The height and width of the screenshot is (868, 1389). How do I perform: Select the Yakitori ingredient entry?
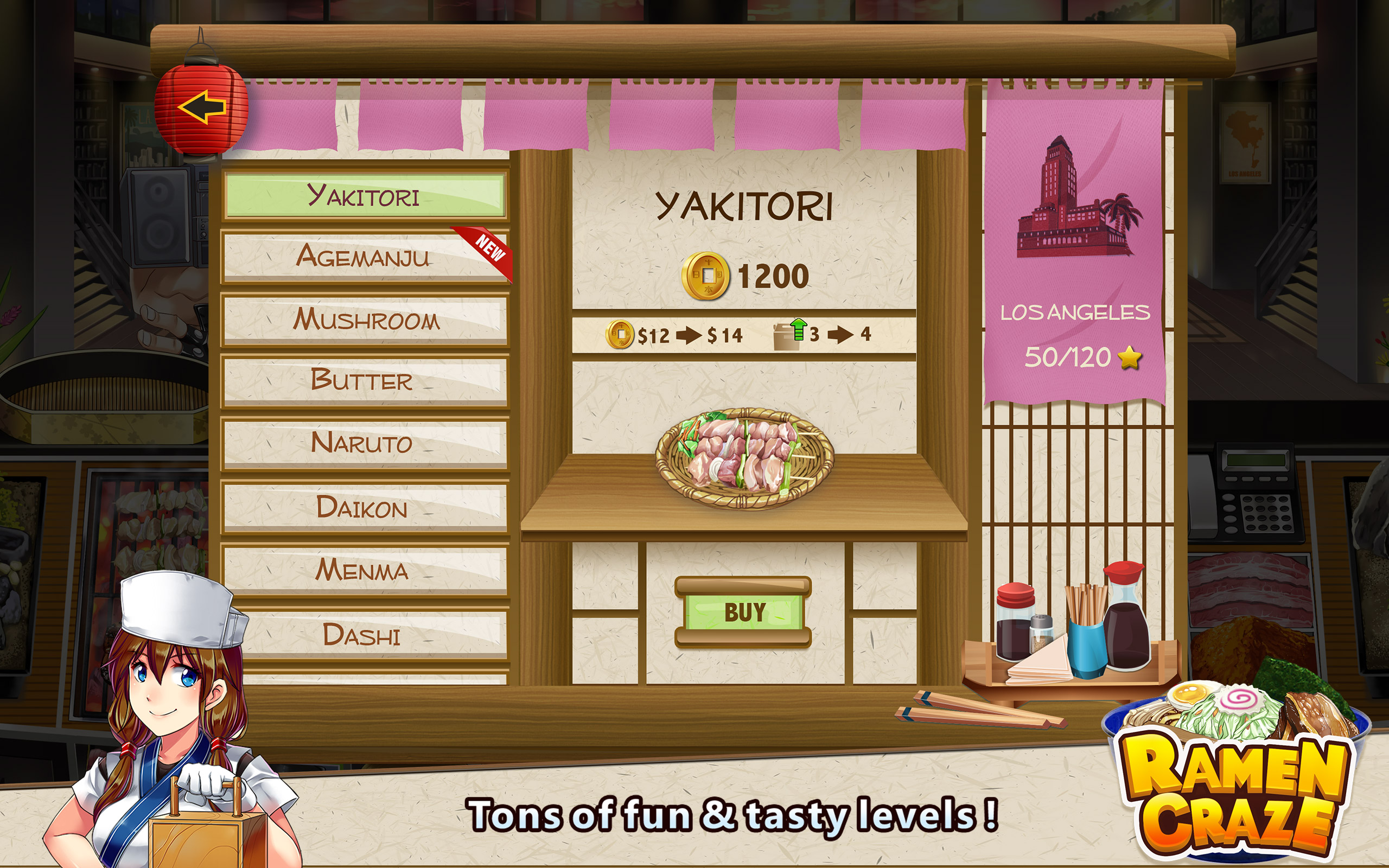click(366, 196)
